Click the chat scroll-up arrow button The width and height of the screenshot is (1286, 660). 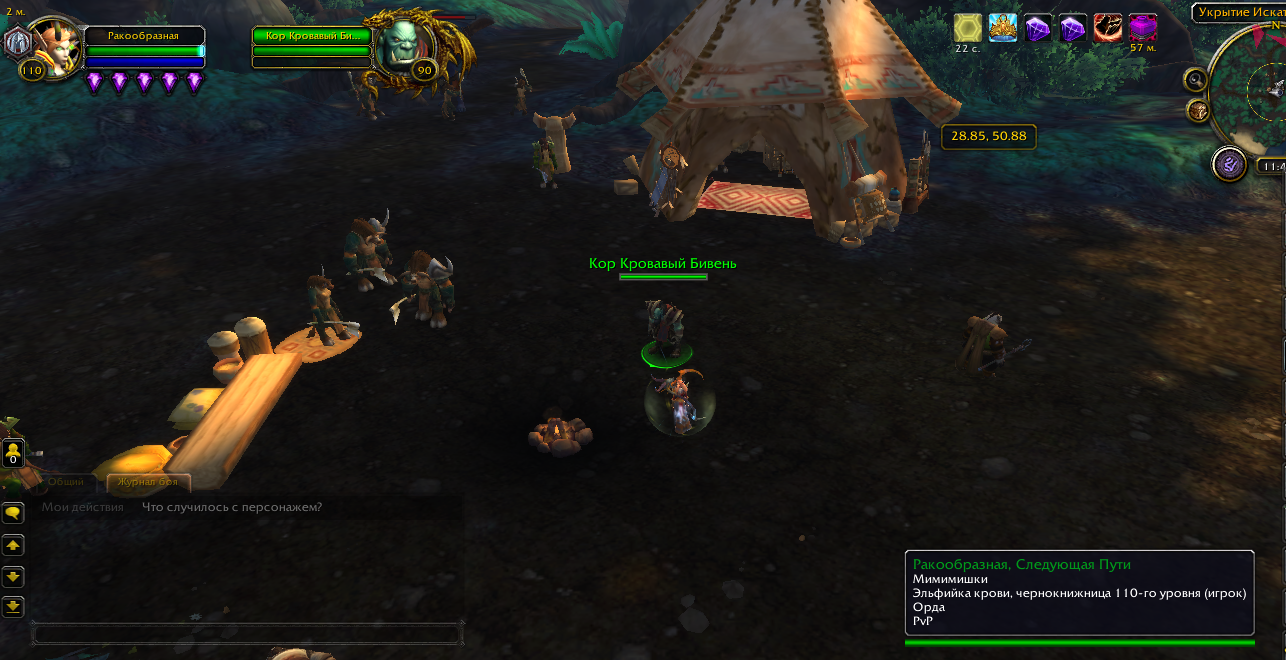point(13,545)
